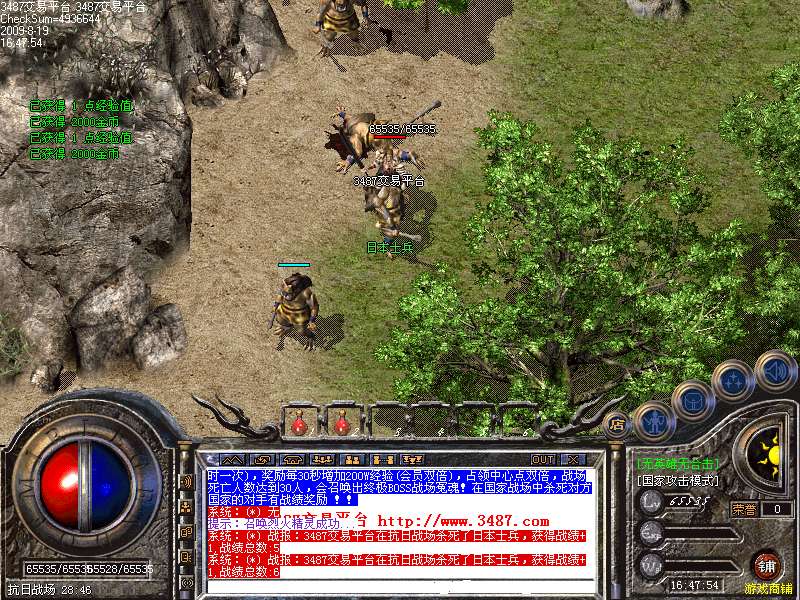This screenshot has width=800, height=600.
Task: Open the small 店 shop button
Action: coord(617,424)
